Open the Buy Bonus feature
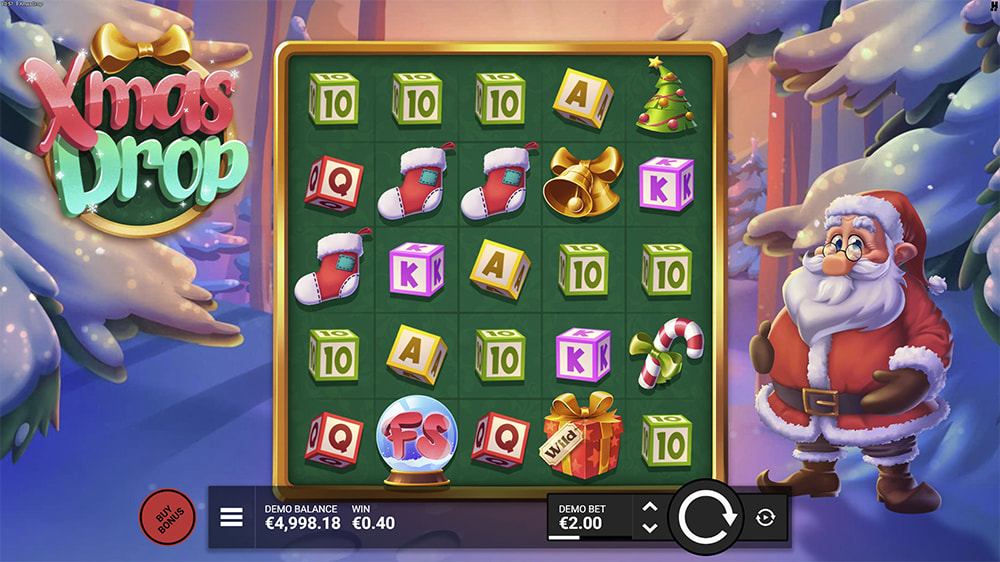 pyautogui.click(x=167, y=517)
